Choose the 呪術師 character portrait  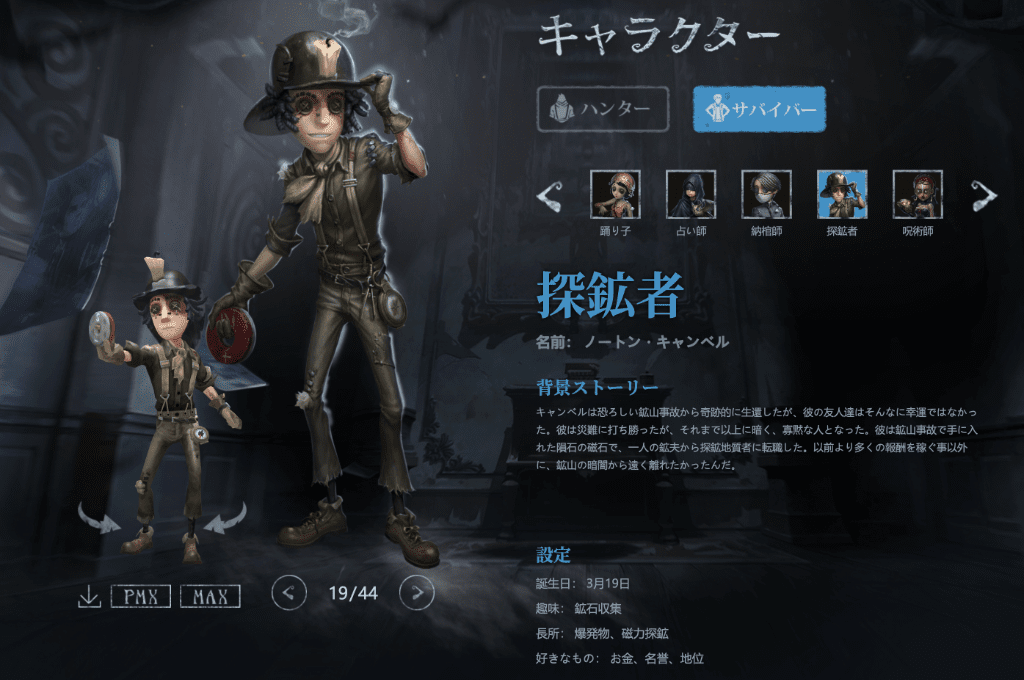point(917,195)
